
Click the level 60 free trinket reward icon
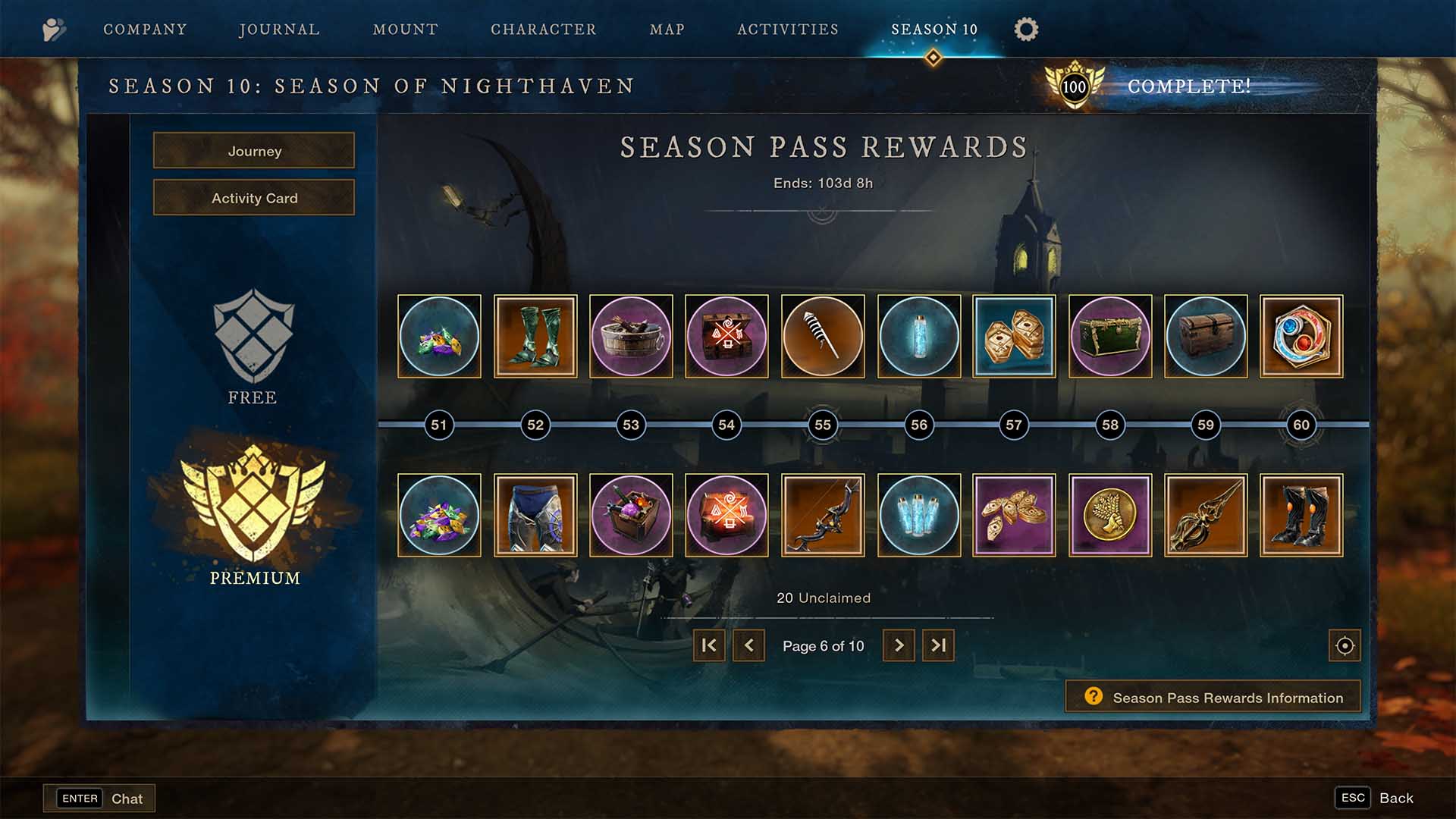pyautogui.click(x=1301, y=337)
